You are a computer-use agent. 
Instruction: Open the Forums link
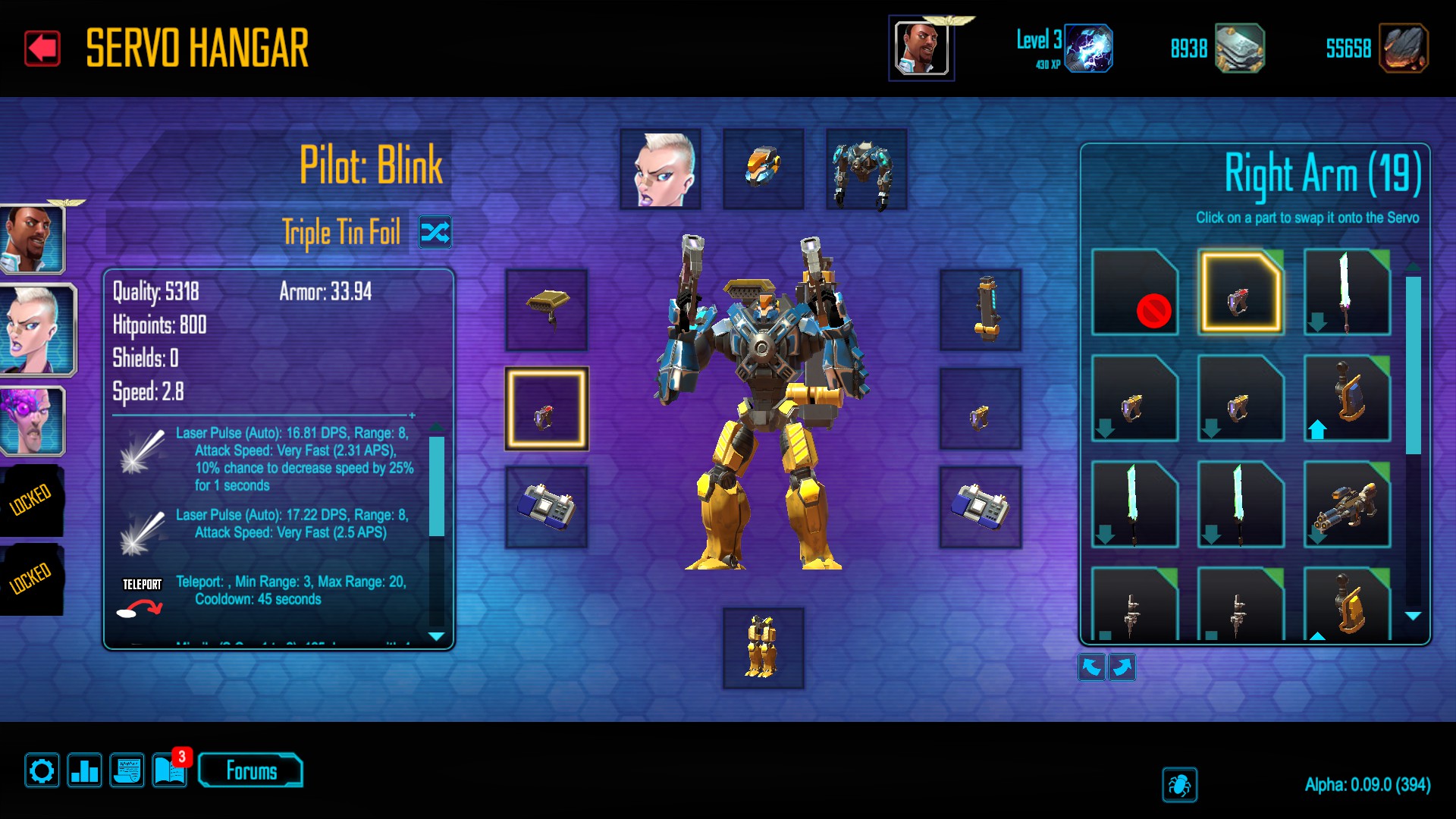pyautogui.click(x=251, y=771)
